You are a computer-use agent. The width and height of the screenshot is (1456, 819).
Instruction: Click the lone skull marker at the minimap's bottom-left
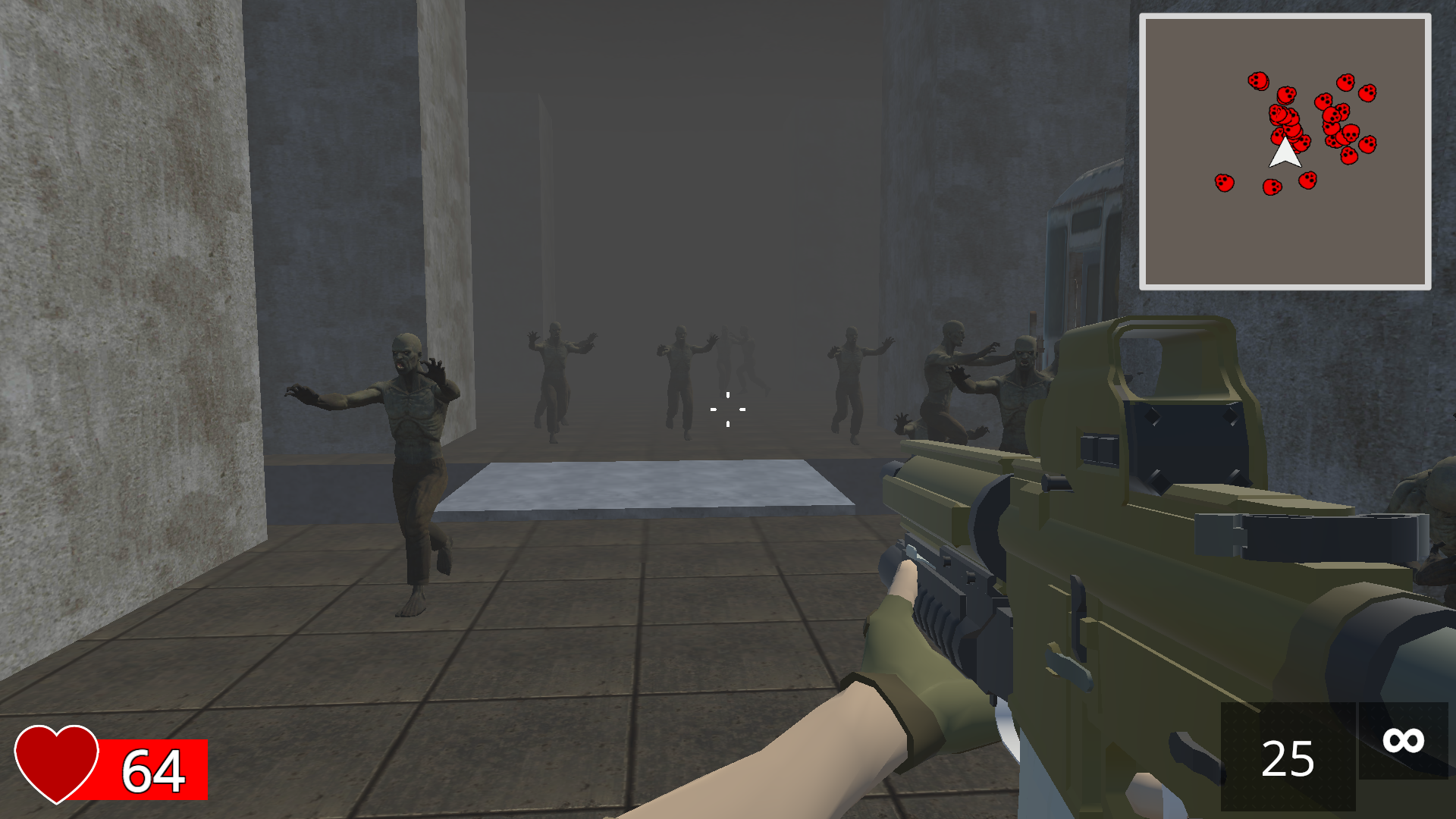click(x=1224, y=182)
